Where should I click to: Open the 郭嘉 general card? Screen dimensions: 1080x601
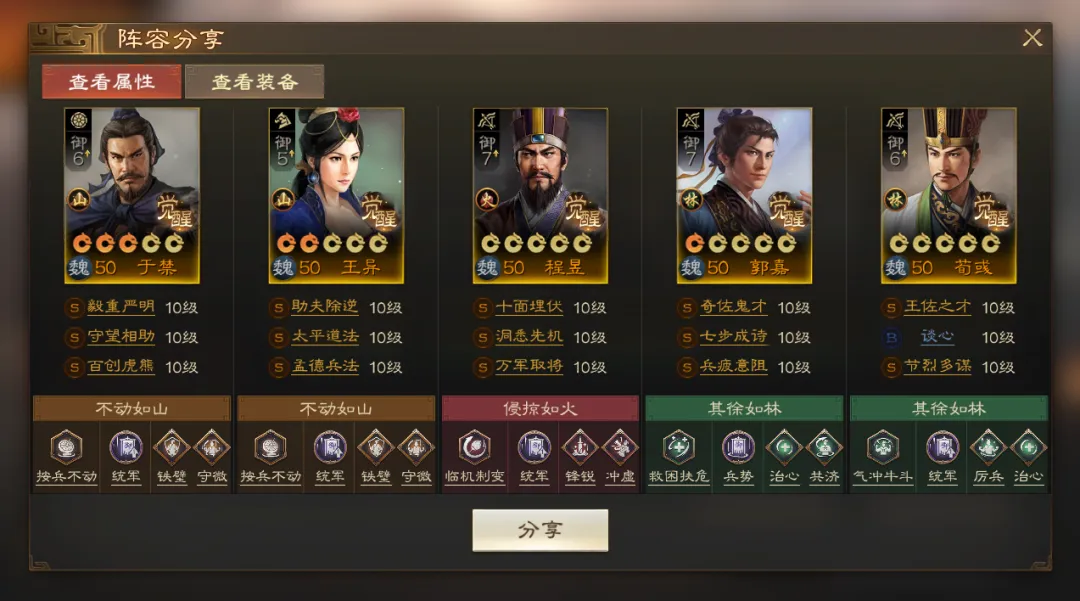click(744, 195)
